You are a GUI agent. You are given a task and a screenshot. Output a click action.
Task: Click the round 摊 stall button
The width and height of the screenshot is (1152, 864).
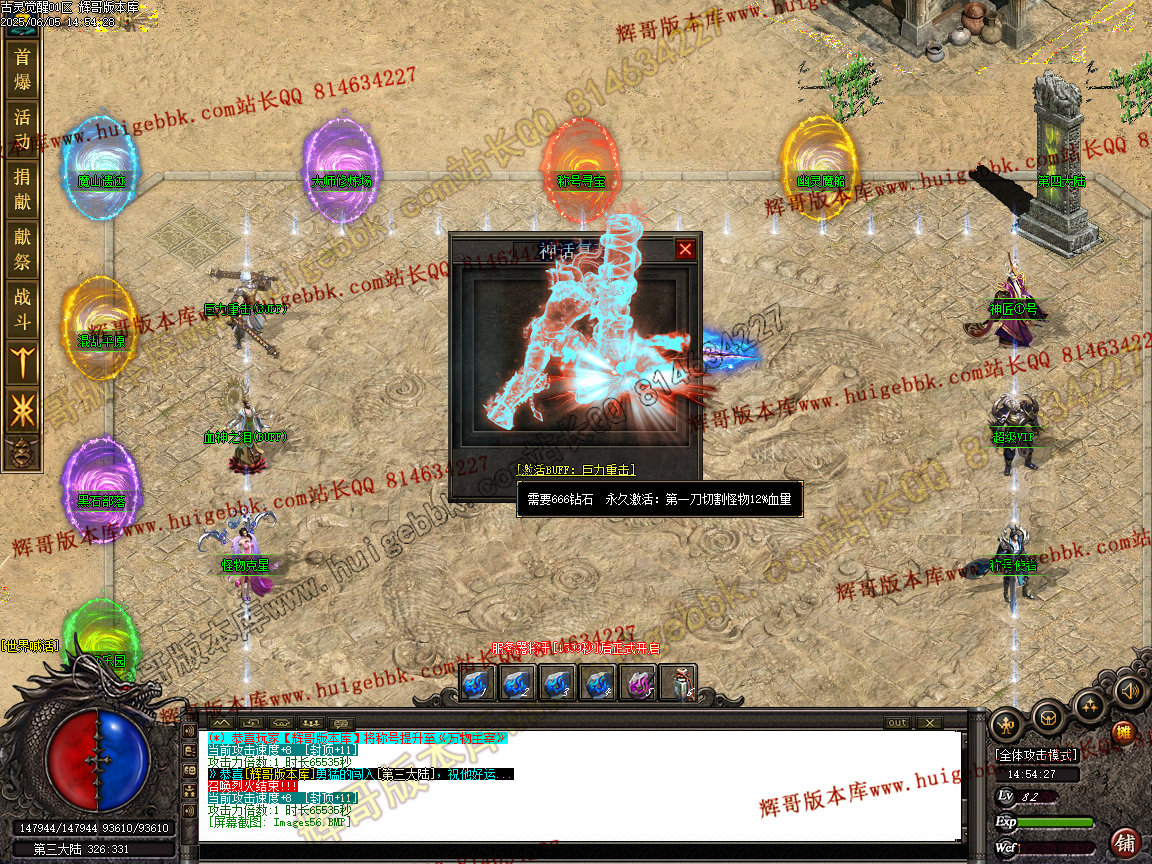[x=1125, y=733]
